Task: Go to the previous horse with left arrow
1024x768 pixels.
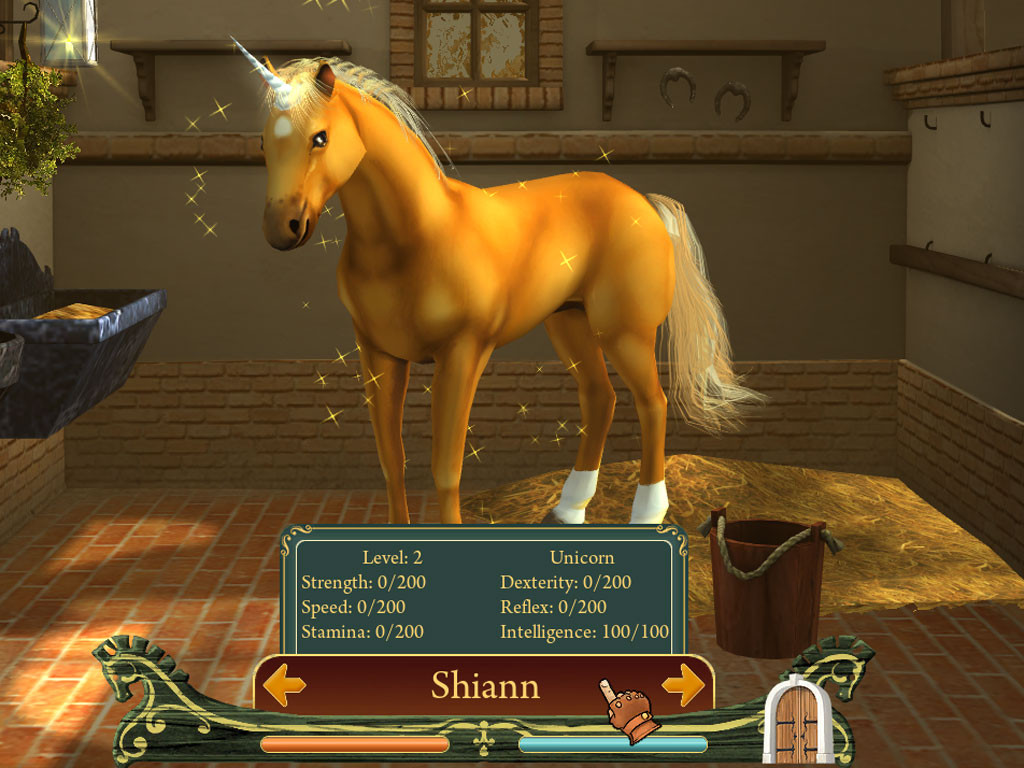Action: pyautogui.click(x=285, y=686)
